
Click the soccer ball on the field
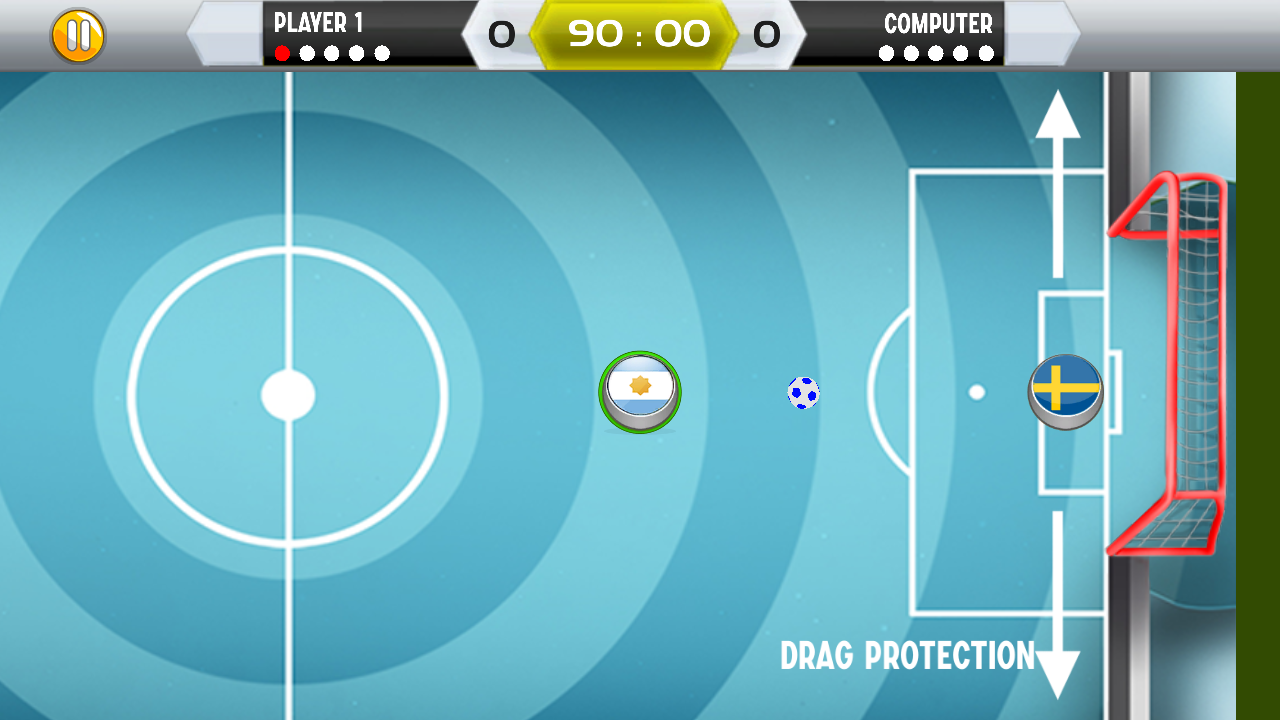(802, 394)
